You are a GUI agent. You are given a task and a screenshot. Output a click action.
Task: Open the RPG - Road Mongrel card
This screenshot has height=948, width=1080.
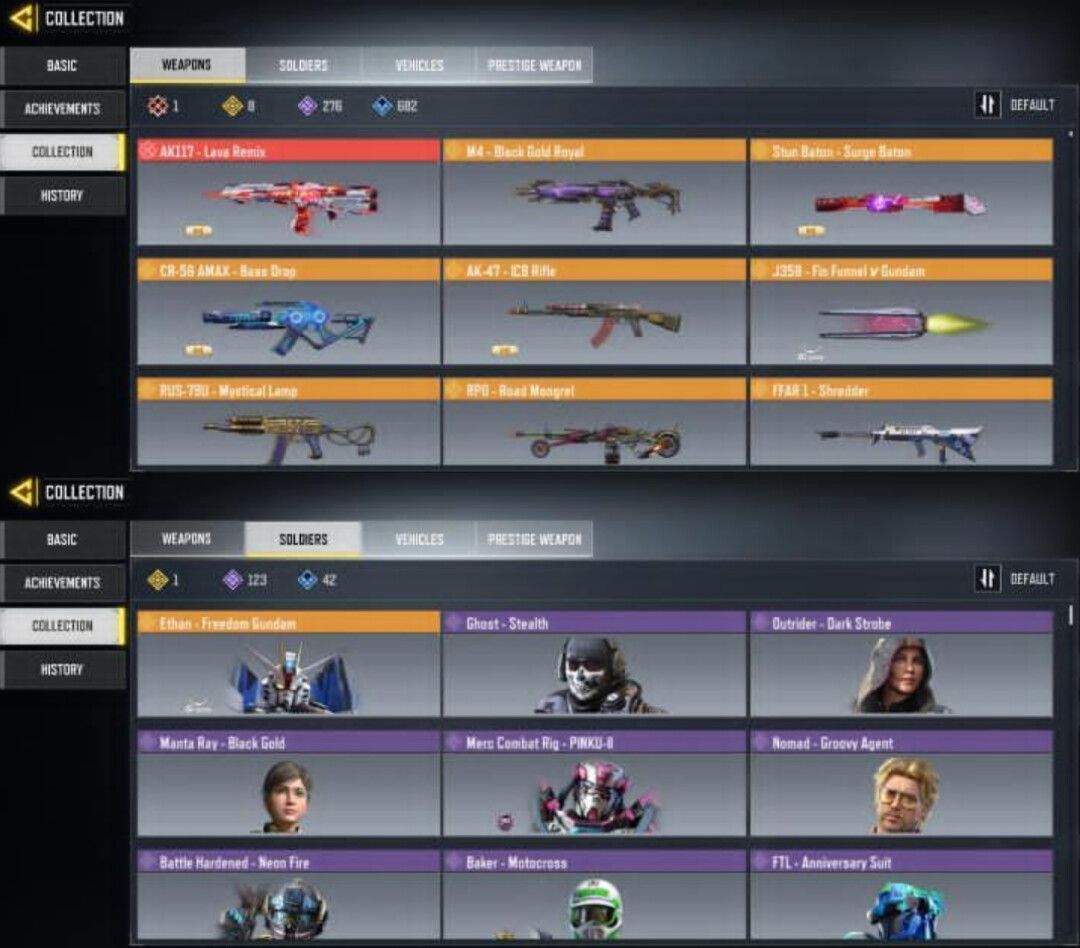pos(594,423)
